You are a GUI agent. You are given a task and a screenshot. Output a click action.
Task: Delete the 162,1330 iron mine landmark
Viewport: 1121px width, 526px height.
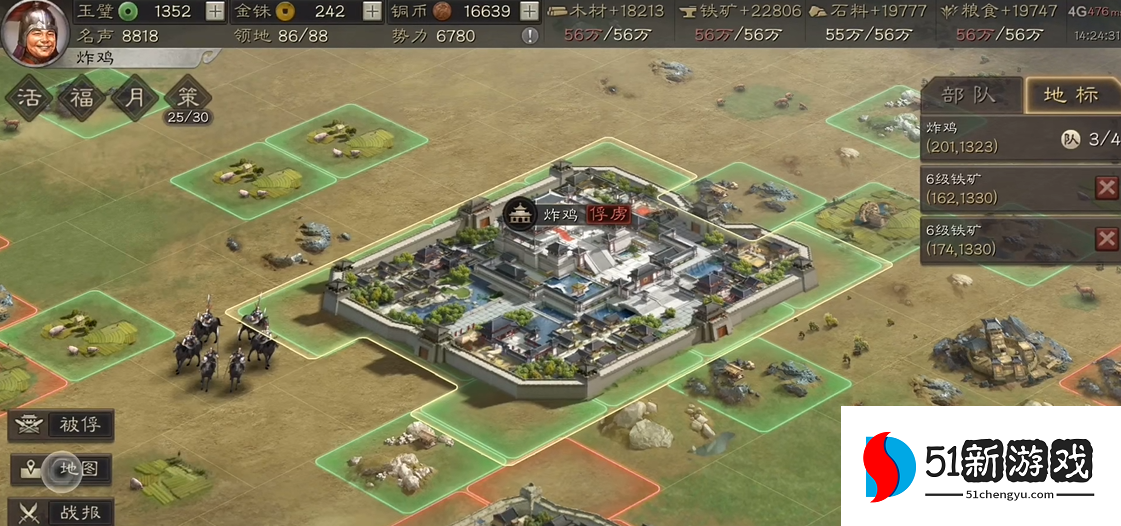coord(1106,188)
